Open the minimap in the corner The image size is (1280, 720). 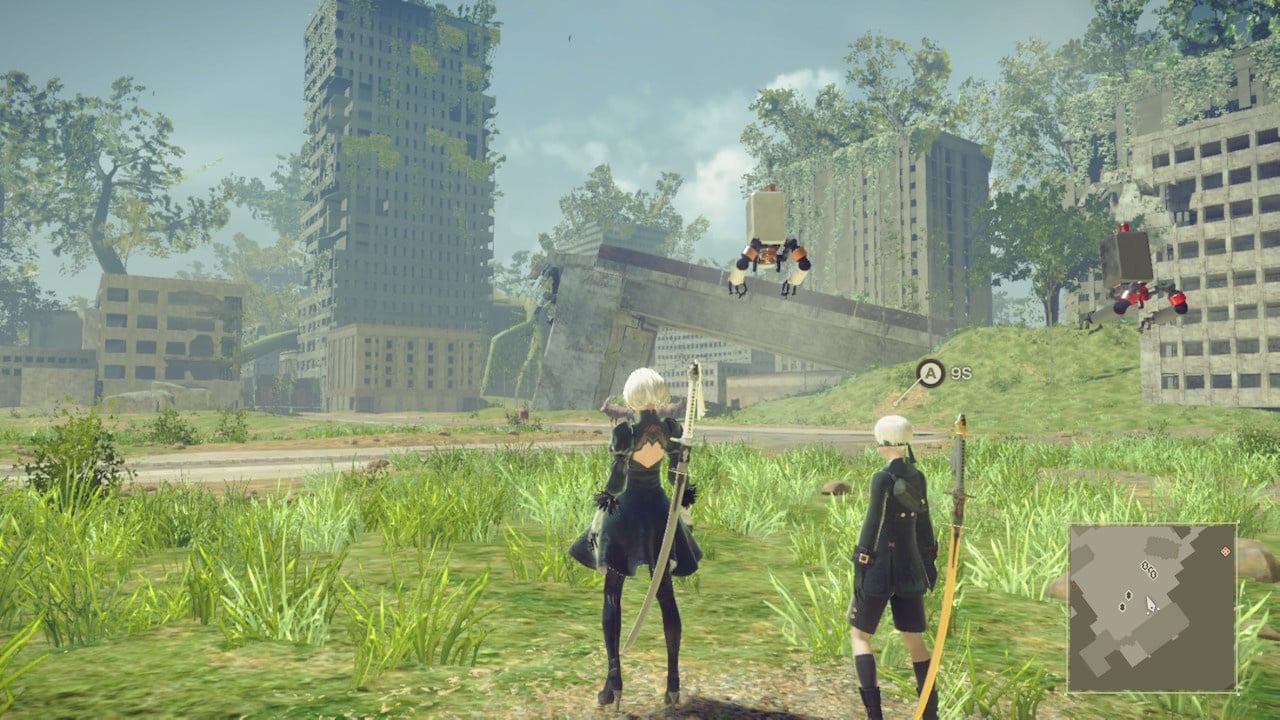tap(1152, 608)
